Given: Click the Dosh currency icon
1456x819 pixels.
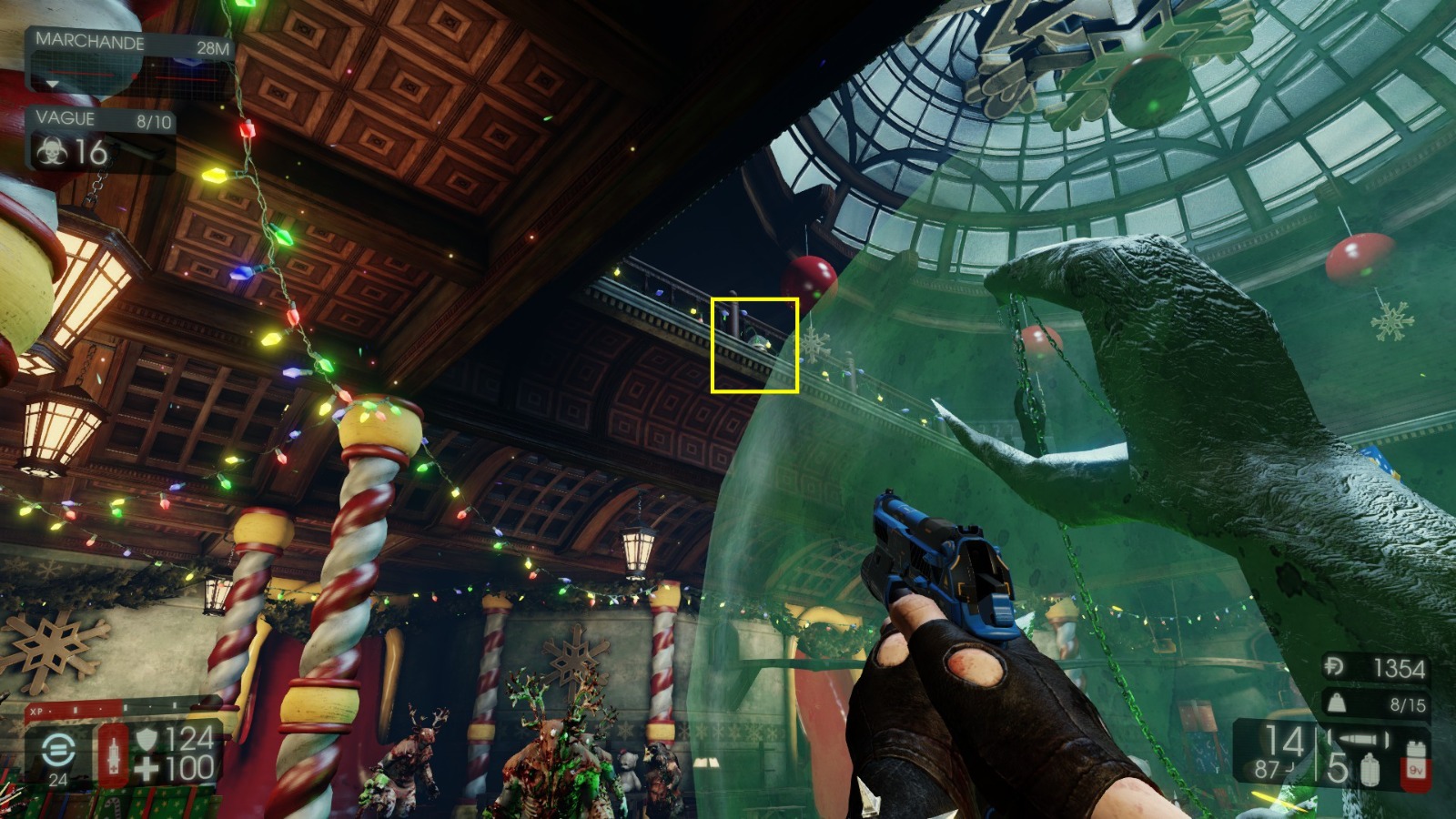Looking at the screenshot, I should 1333,666.
